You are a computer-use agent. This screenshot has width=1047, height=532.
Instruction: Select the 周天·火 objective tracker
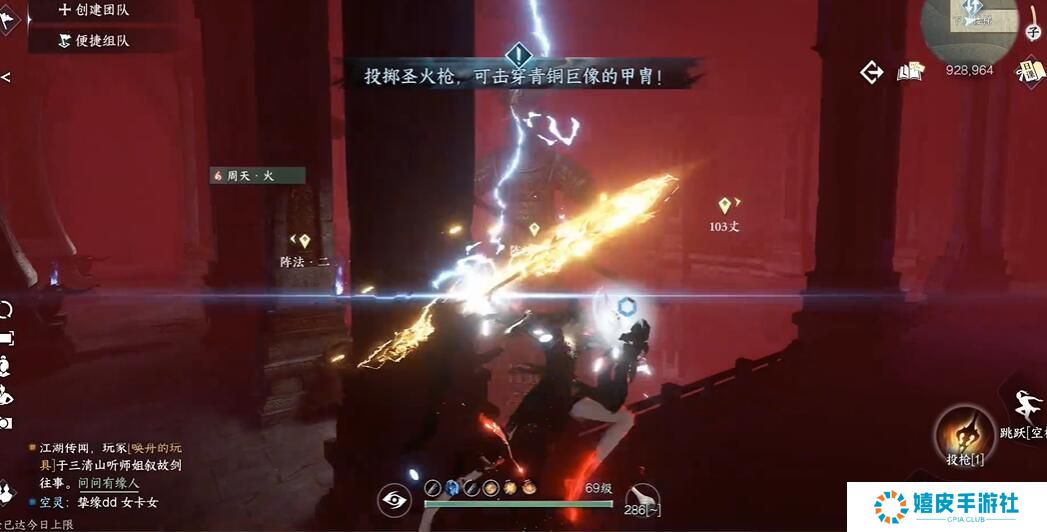coord(257,175)
